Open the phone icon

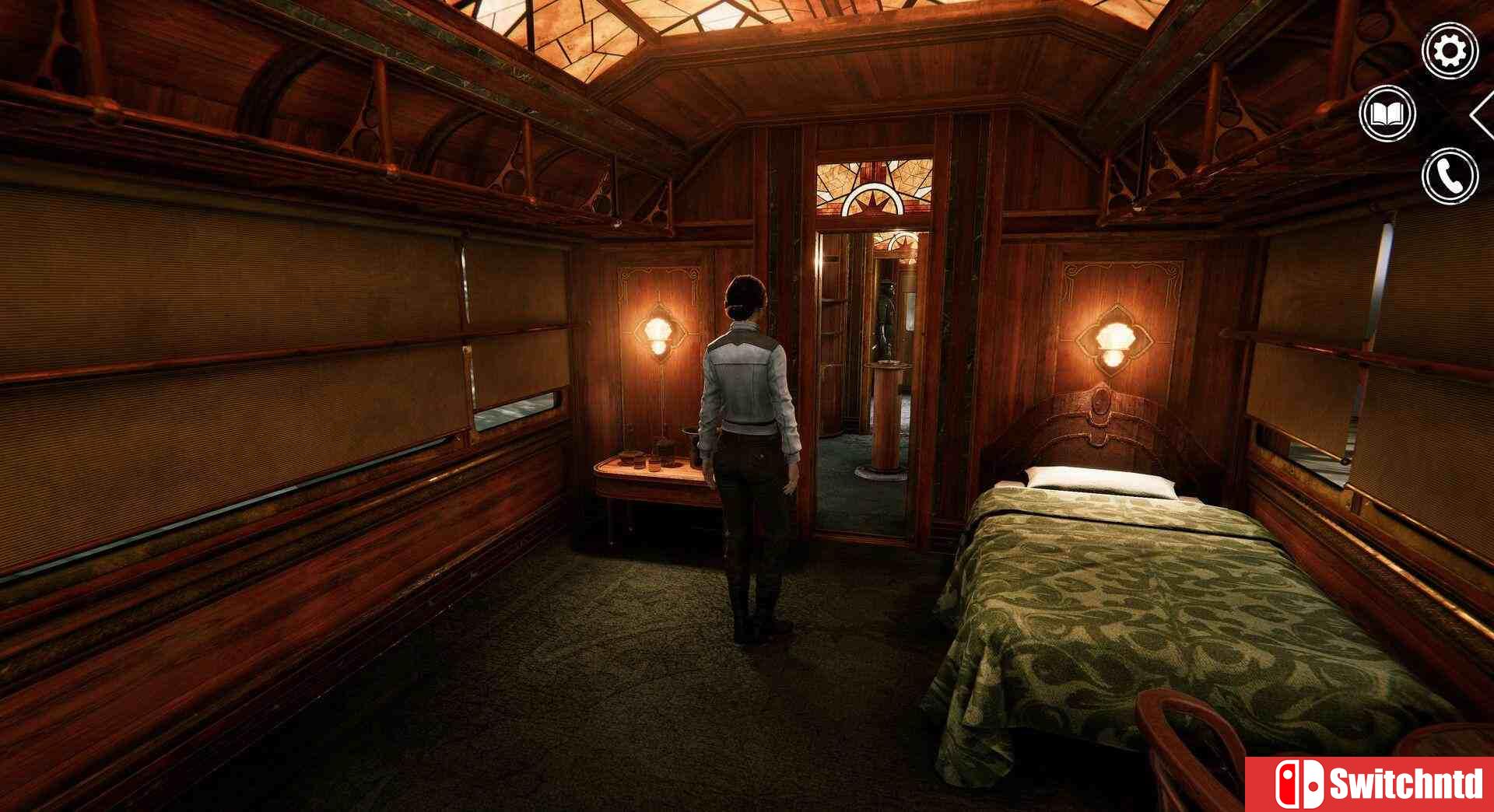(x=1449, y=177)
